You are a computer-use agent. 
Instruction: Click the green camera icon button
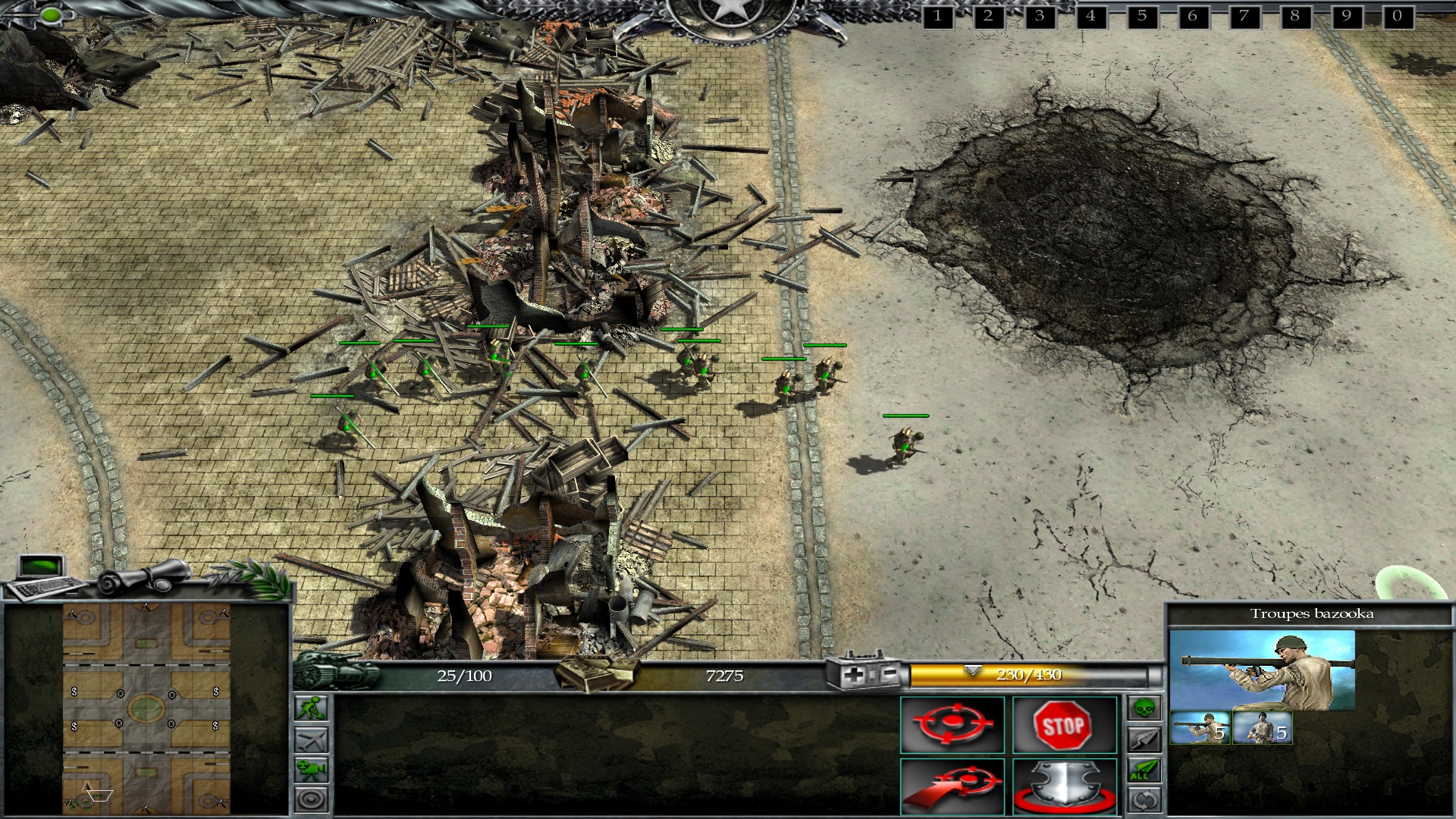(312, 769)
